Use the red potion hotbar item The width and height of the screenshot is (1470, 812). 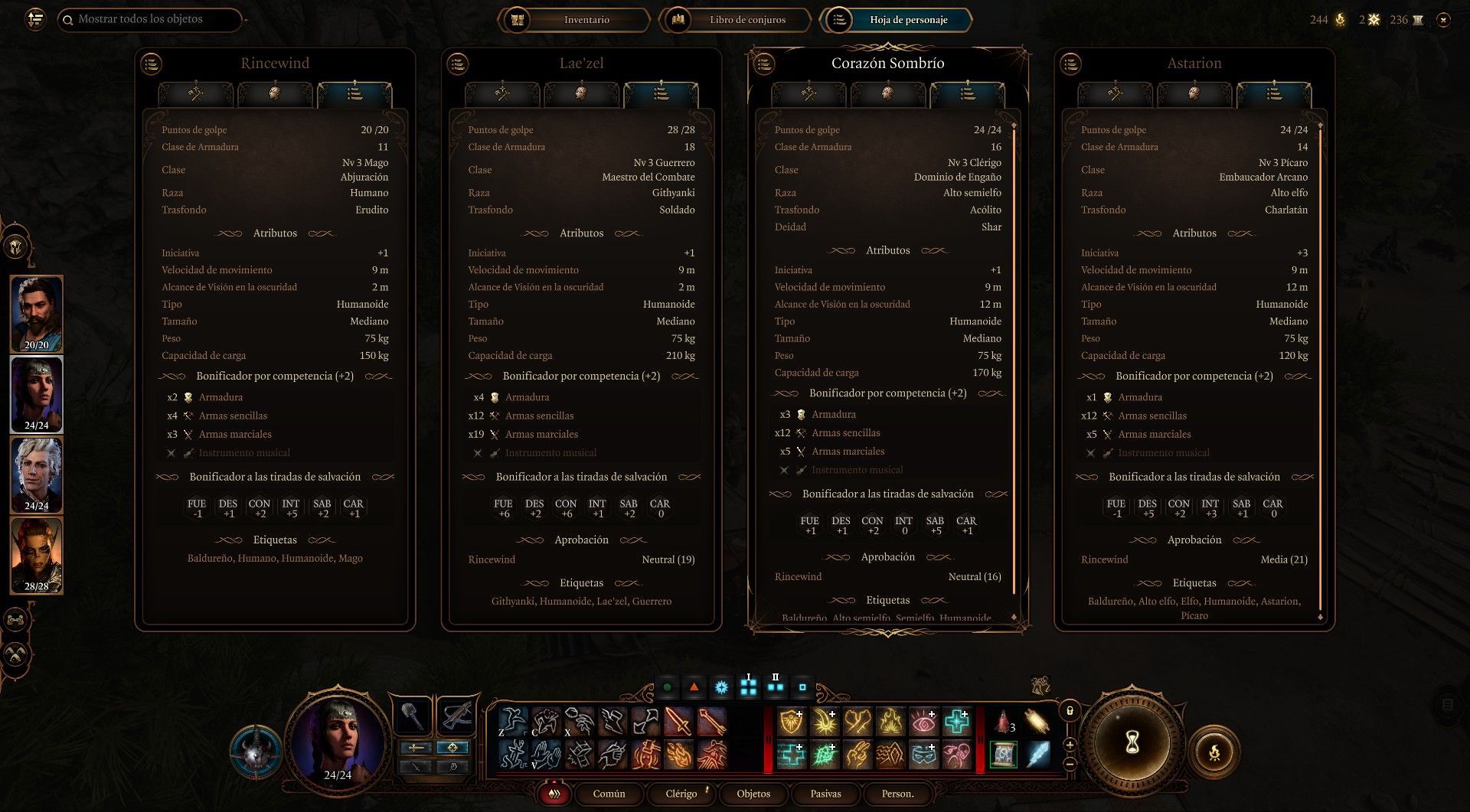(1003, 722)
